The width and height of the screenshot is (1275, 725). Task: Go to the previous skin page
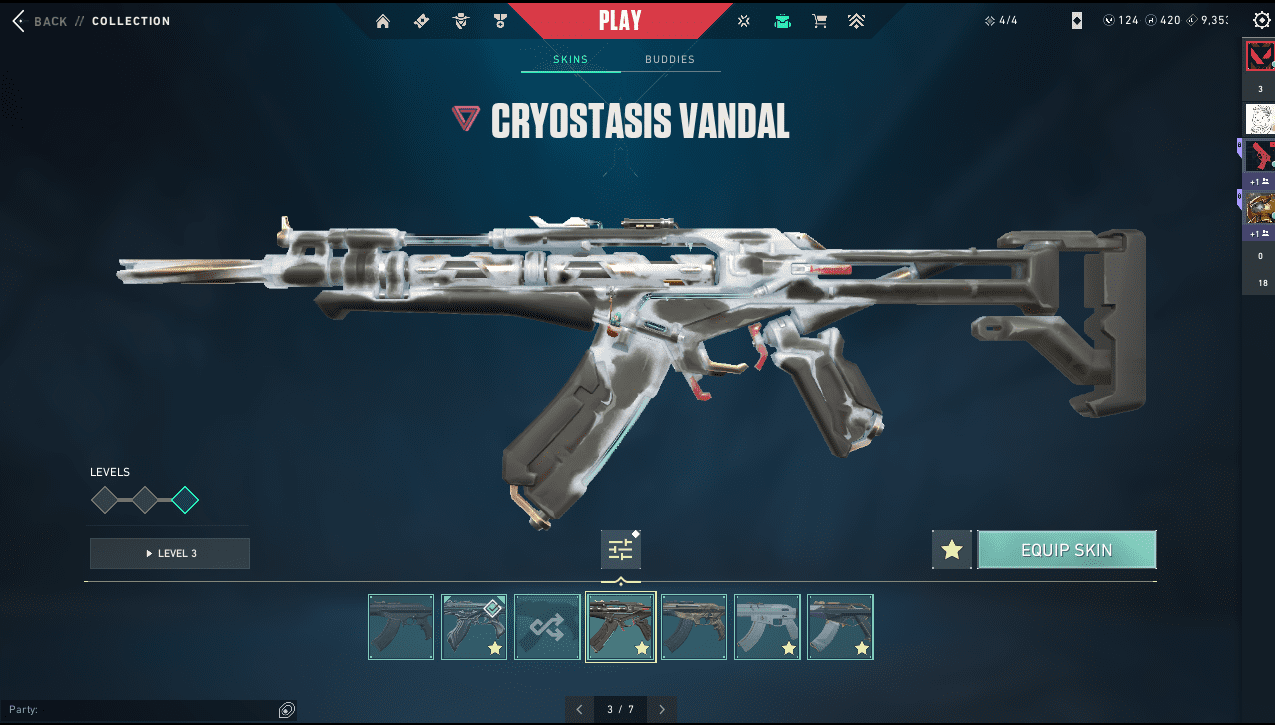(579, 709)
